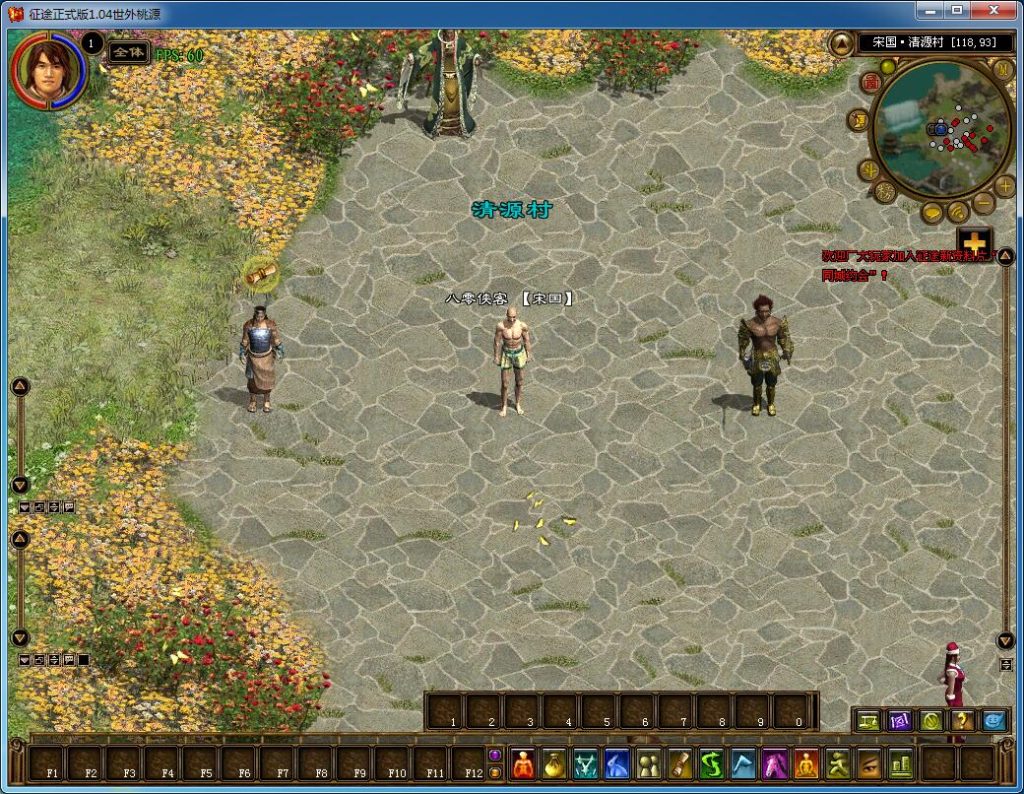Image resolution: width=1024 pixels, height=794 pixels.
Task: Zoom out the minimap with minus button
Action: [x=983, y=203]
